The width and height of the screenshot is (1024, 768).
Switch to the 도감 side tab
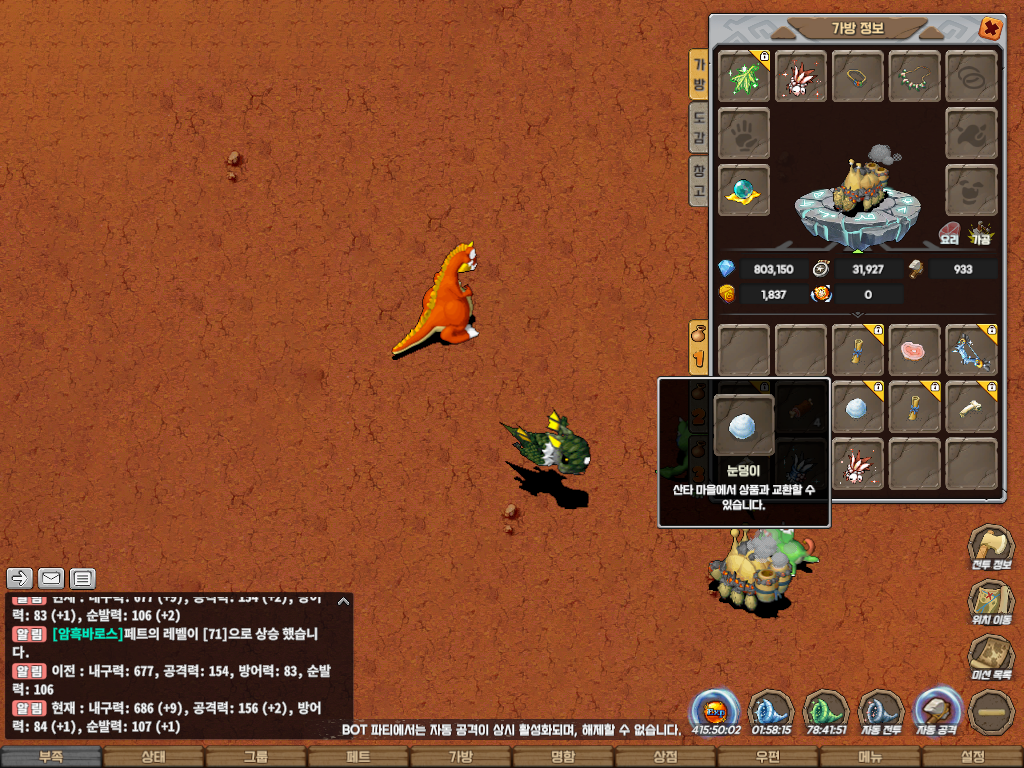tap(699, 125)
